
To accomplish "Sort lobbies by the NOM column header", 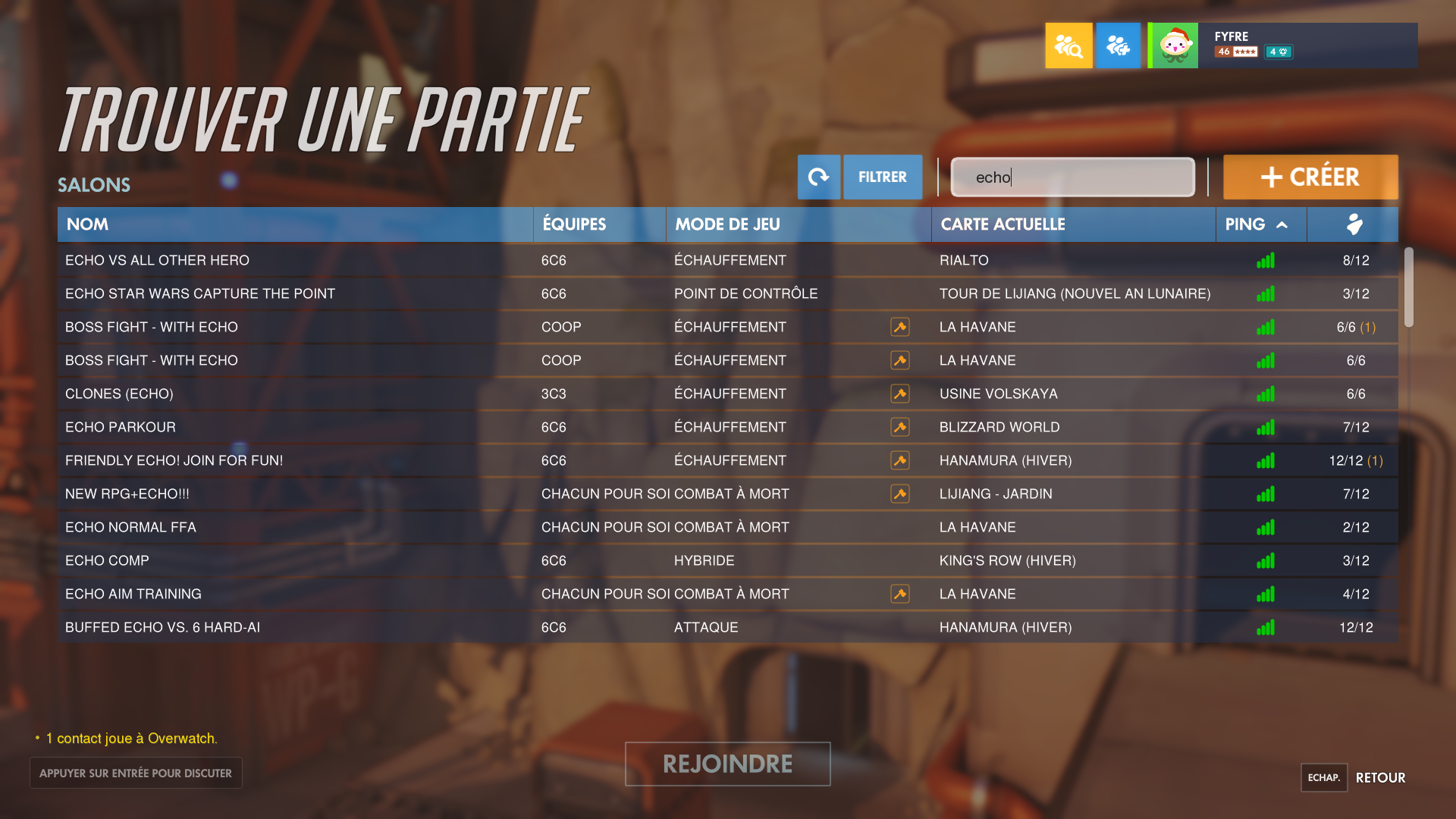I will coord(87,224).
